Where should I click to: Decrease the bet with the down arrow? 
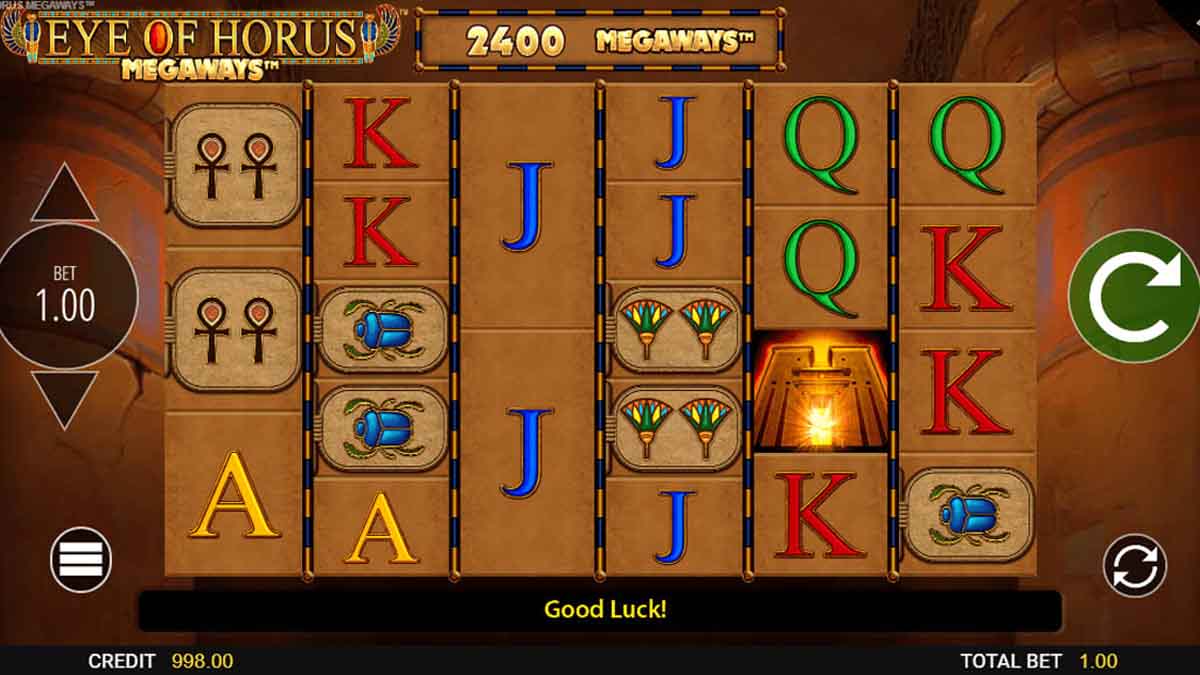point(65,397)
